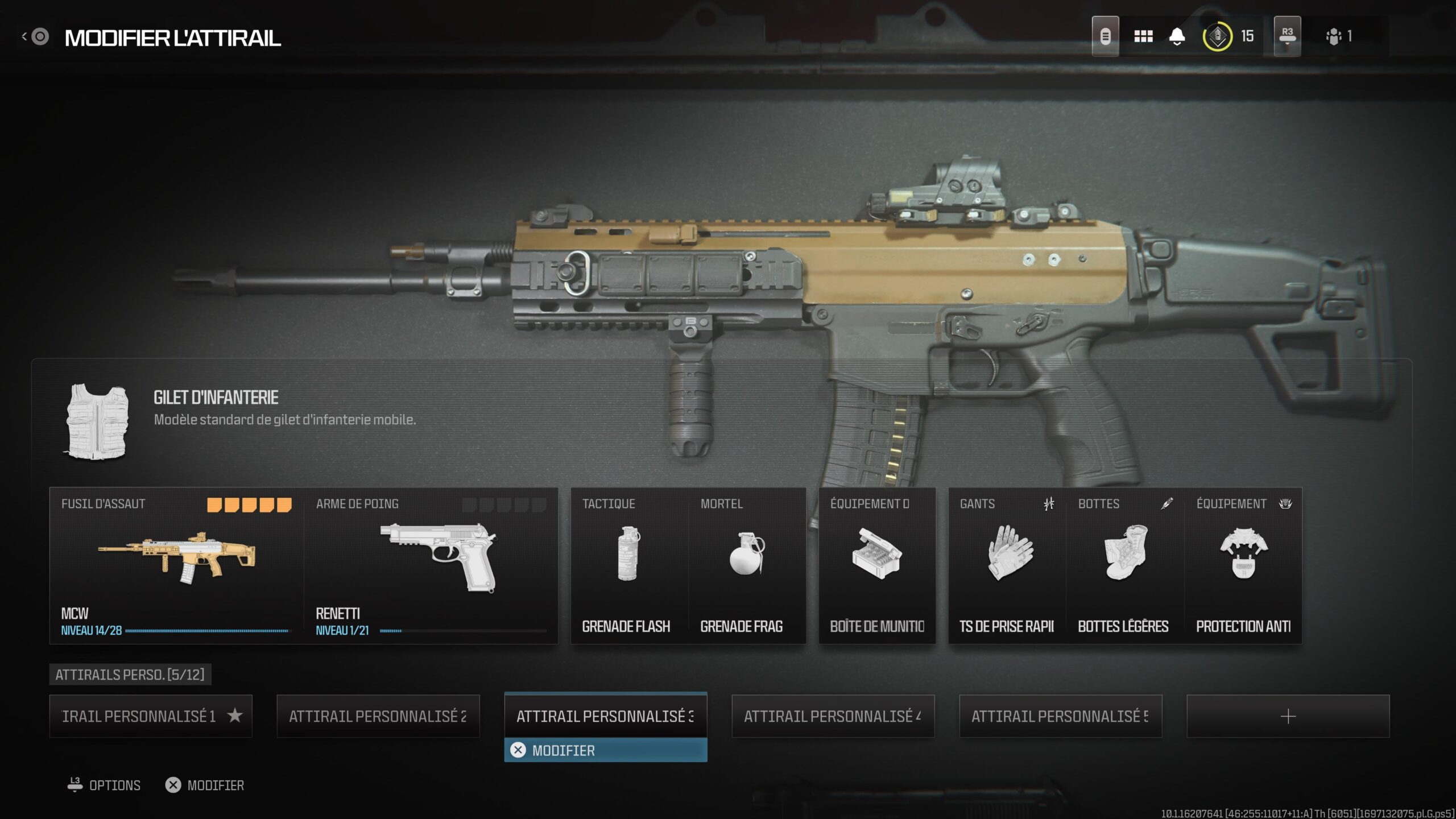This screenshot has height=819, width=1456.
Task: Open the party members icon showing 1
Action: (x=1338, y=36)
